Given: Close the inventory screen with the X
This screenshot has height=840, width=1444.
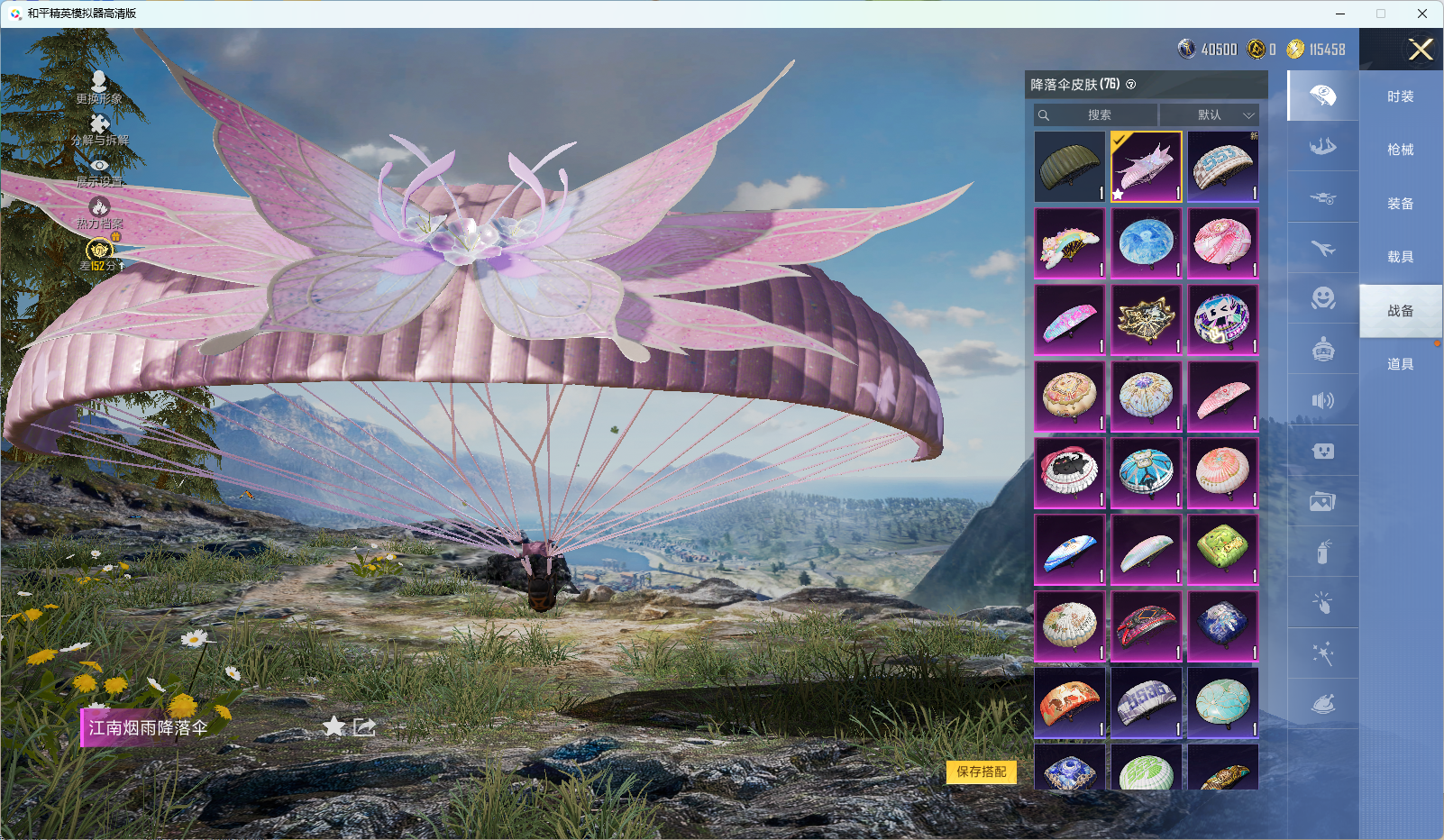Looking at the screenshot, I should [1421, 50].
